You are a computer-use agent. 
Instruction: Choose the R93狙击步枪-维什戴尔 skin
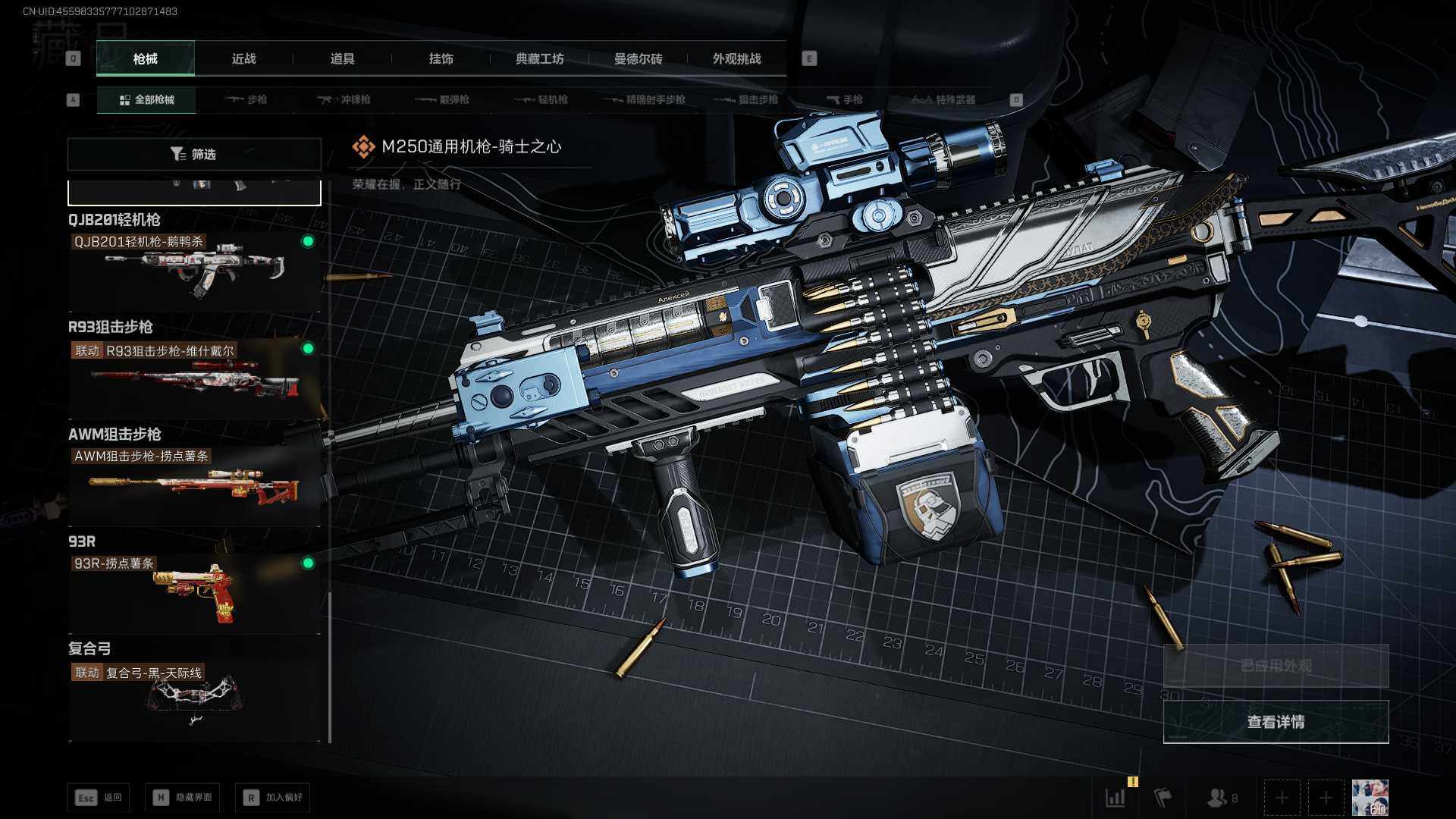tap(194, 377)
